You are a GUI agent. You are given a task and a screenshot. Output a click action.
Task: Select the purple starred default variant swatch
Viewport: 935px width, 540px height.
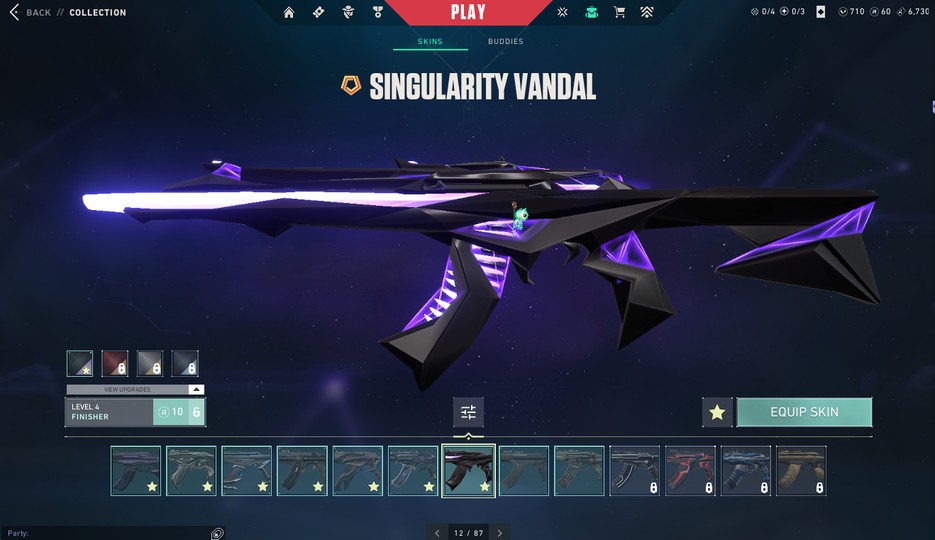coord(80,363)
